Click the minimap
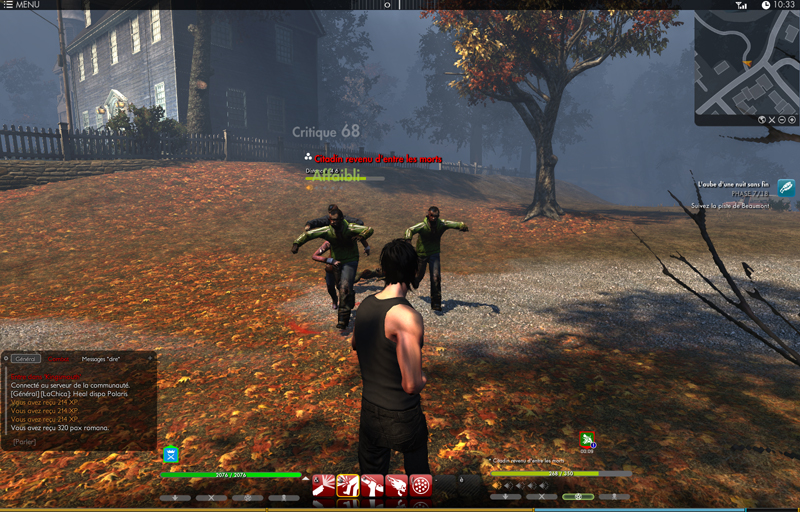The image size is (800, 512). (745, 60)
